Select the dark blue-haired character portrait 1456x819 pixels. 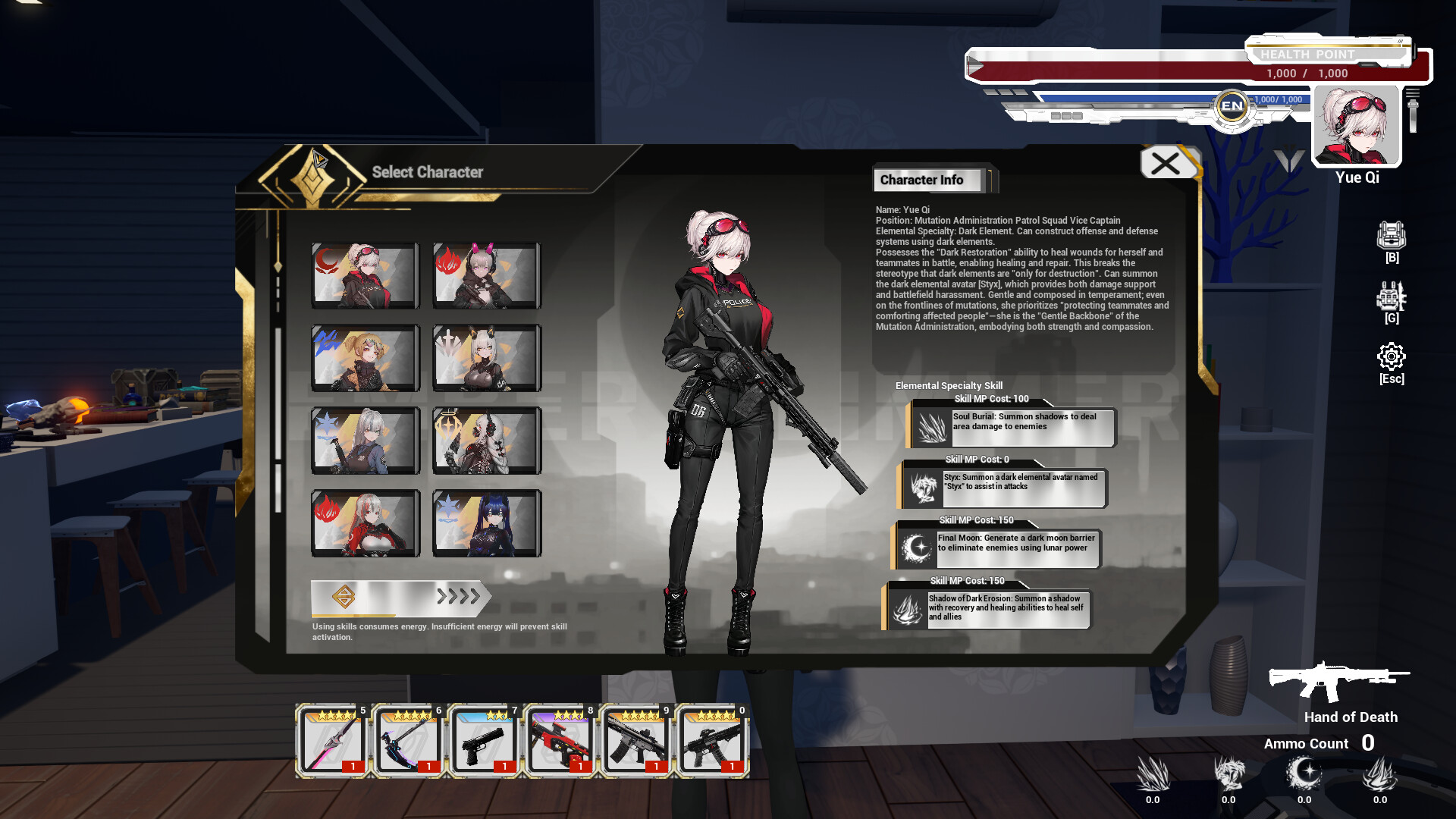click(x=486, y=523)
